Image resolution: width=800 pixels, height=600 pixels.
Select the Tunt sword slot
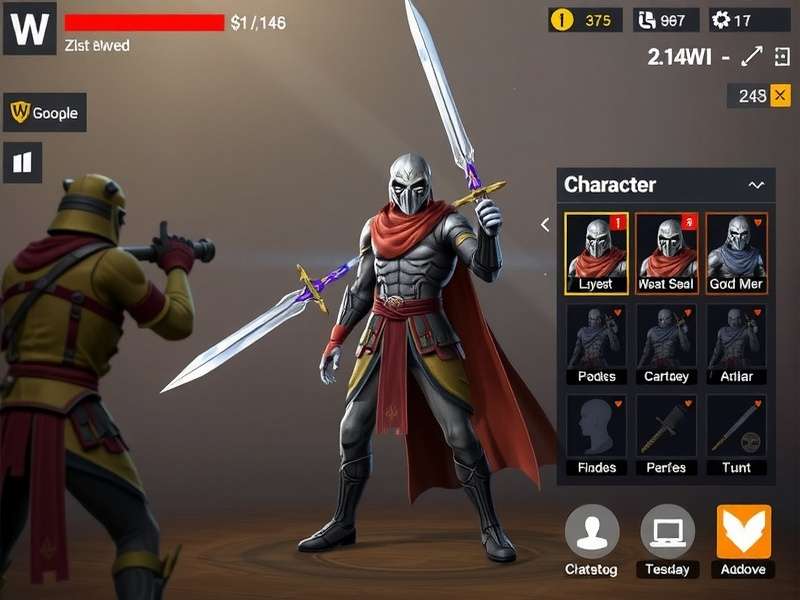pos(736,434)
